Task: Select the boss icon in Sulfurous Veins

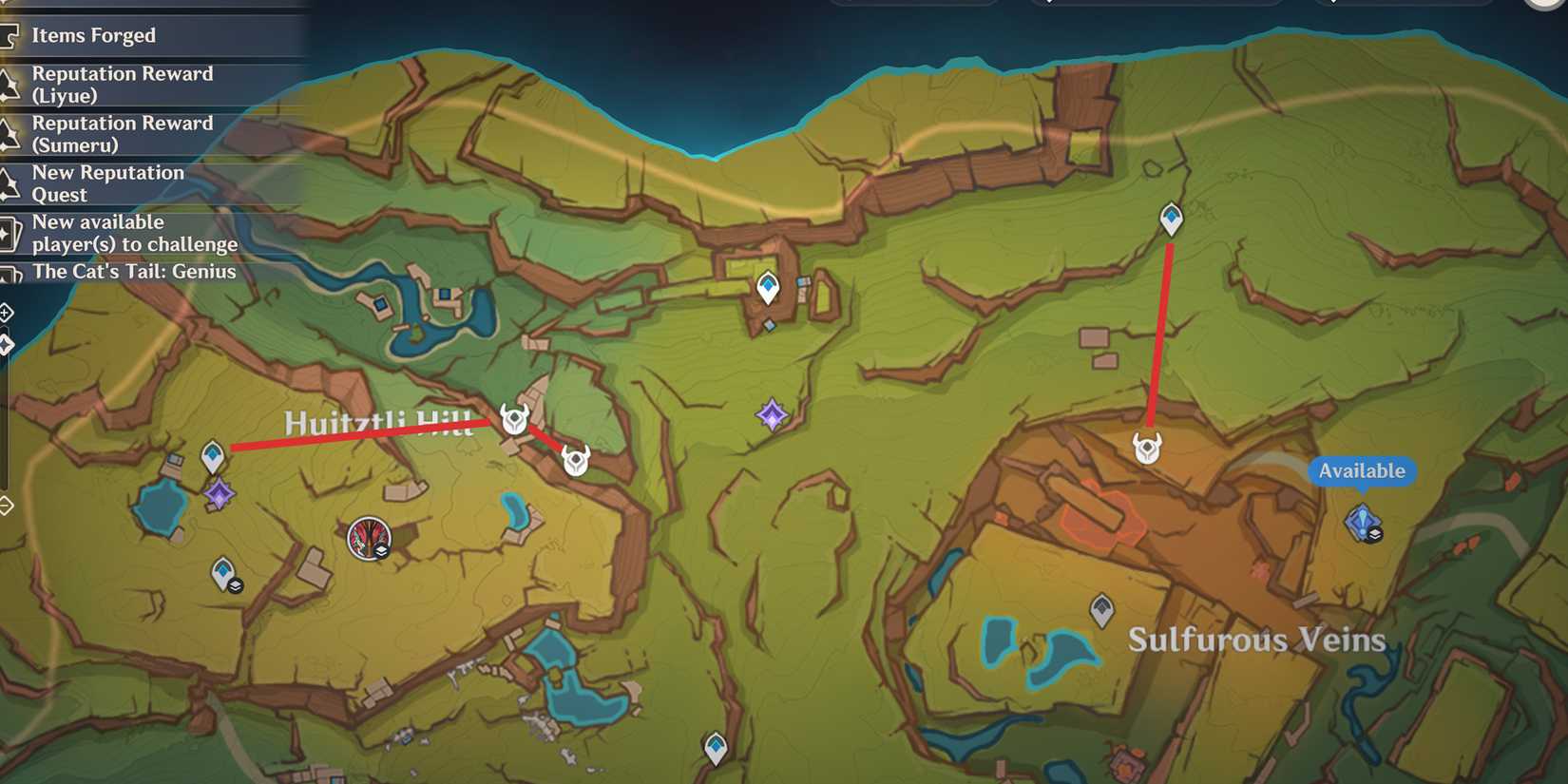Action: [1148, 449]
